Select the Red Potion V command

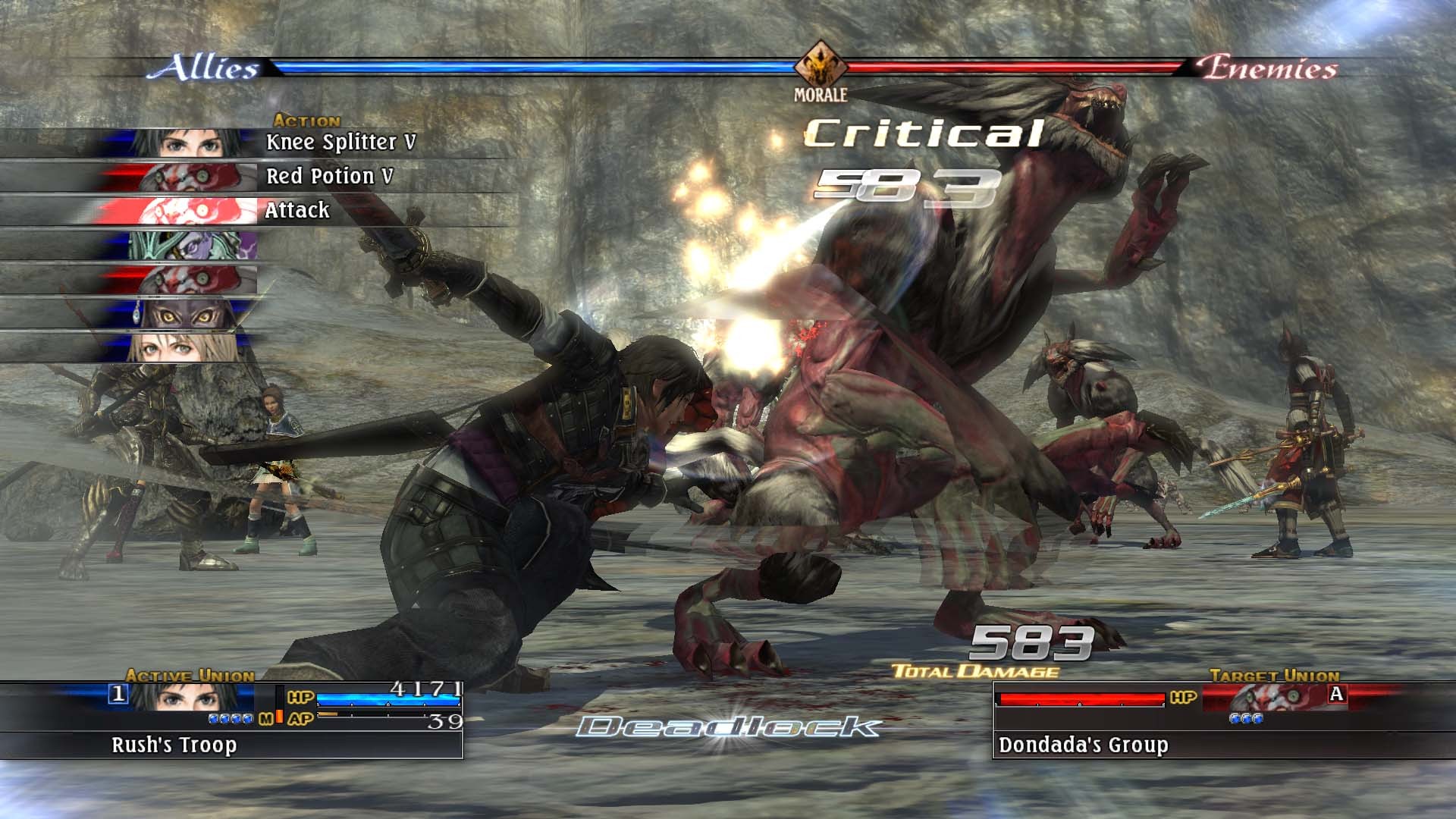330,174
